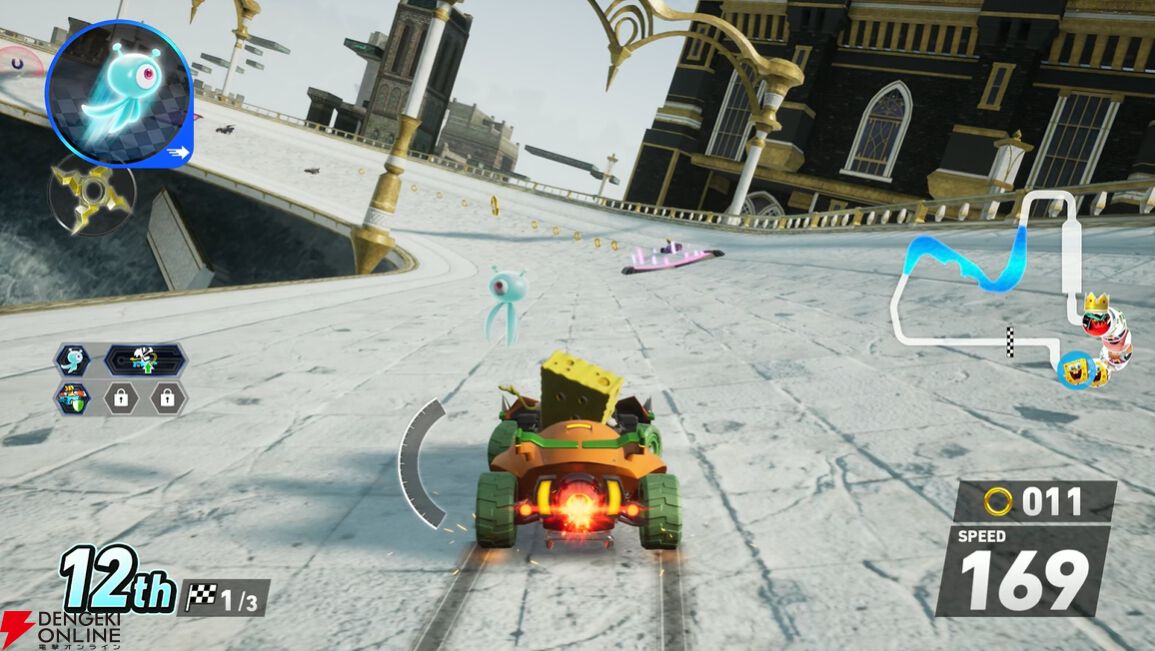Select the gold shuriken reserve item
The height and width of the screenshot is (651, 1155).
(91, 192)
